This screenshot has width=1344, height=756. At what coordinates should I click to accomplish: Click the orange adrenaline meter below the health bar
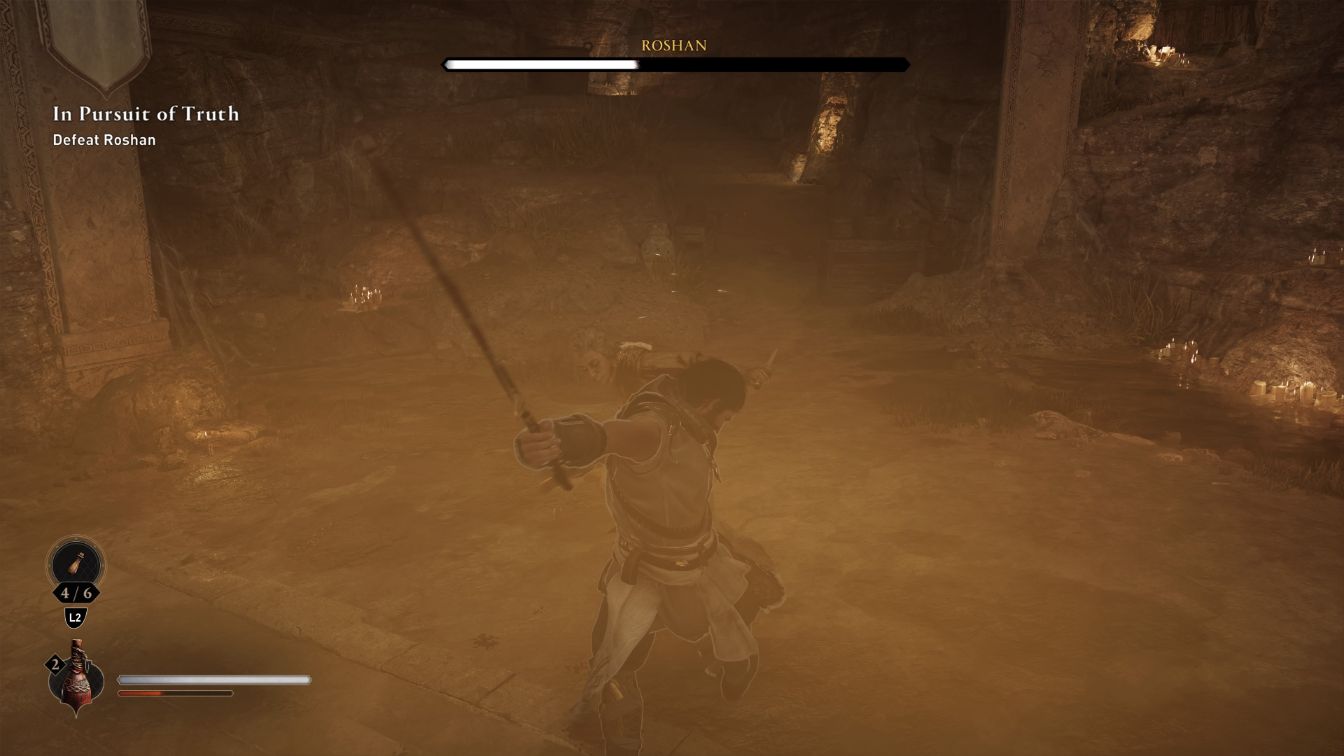pos(175,692)
